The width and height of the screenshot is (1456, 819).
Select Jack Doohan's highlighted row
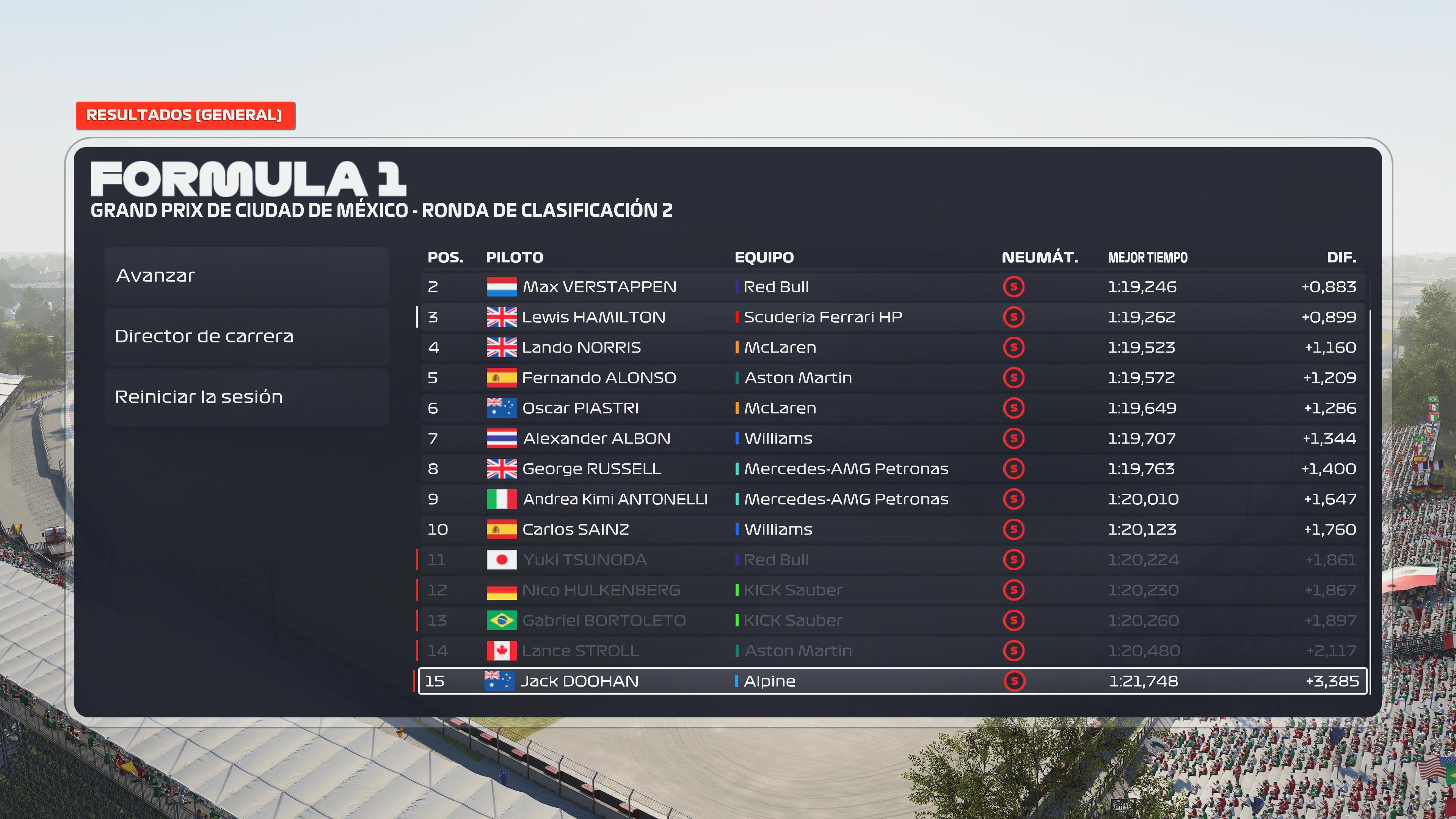coord(892,681)
